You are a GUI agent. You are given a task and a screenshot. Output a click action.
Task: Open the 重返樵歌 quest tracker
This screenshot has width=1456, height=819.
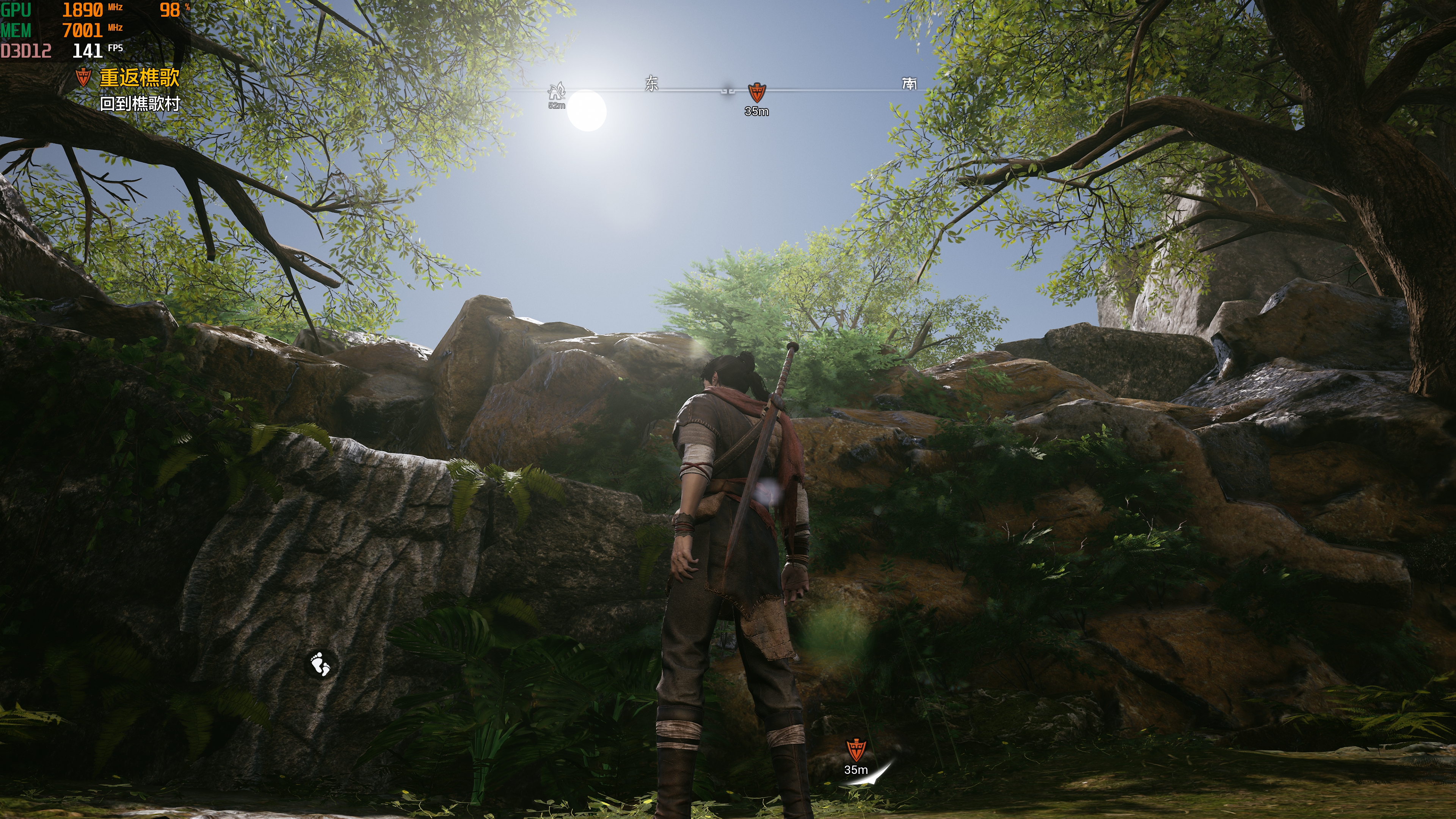point(139,77)
